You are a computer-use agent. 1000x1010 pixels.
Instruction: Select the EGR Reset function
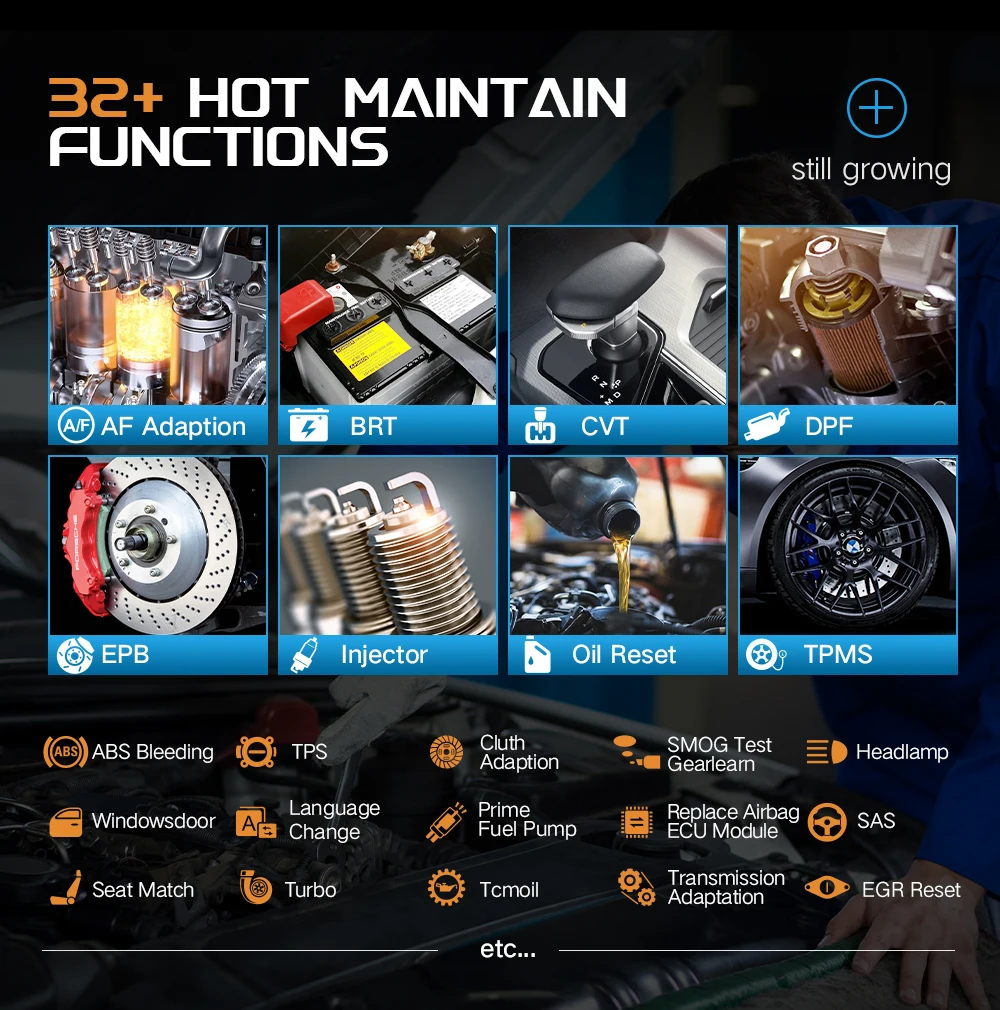click(883, 889)
